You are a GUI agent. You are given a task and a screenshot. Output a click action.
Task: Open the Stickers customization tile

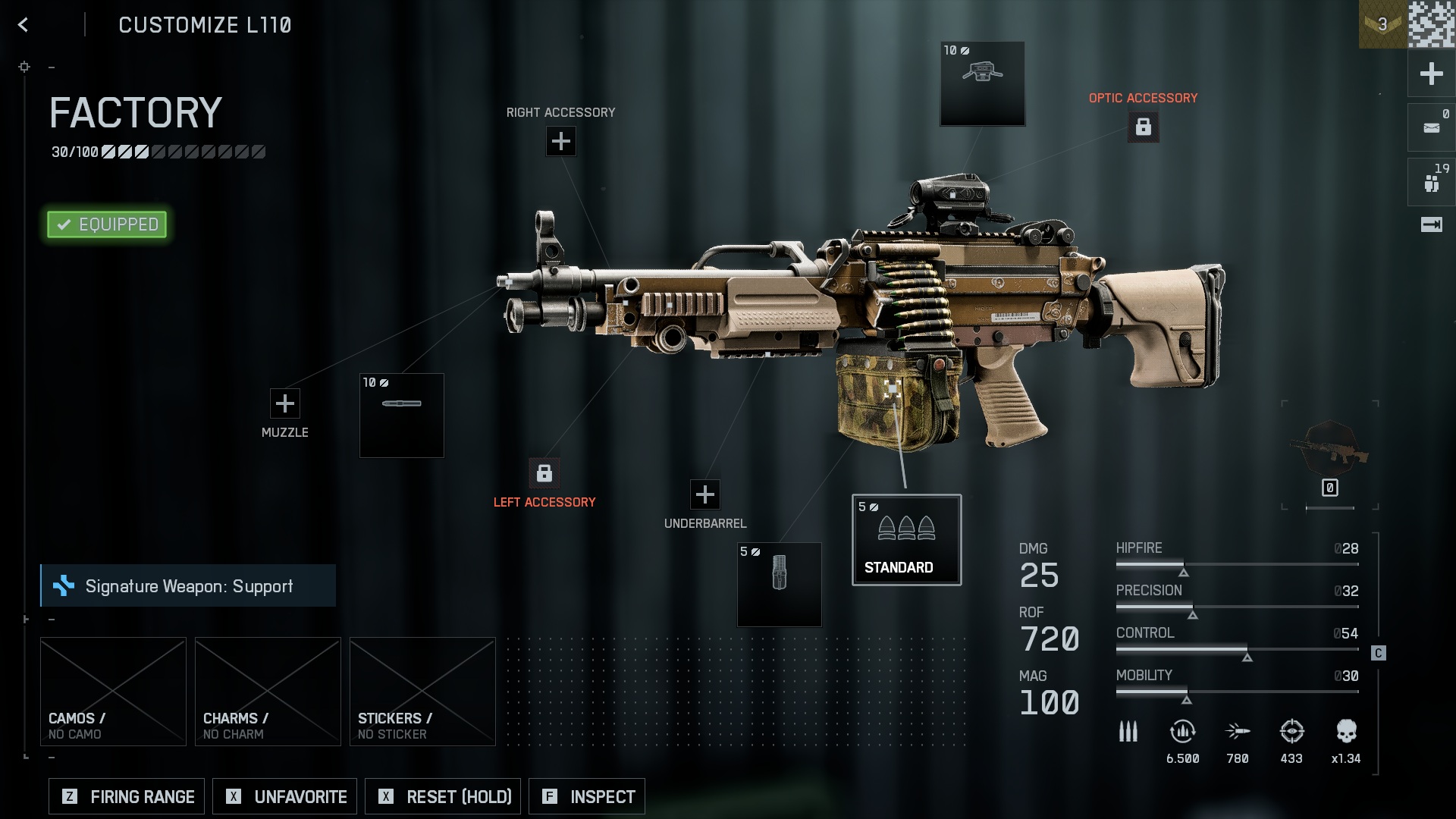tap(422, 691)
